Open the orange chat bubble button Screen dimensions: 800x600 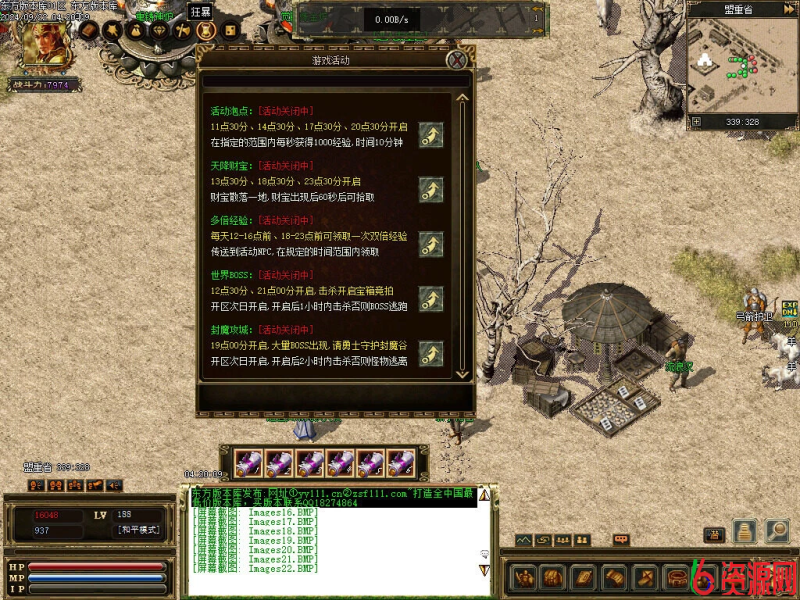point(621,540)
